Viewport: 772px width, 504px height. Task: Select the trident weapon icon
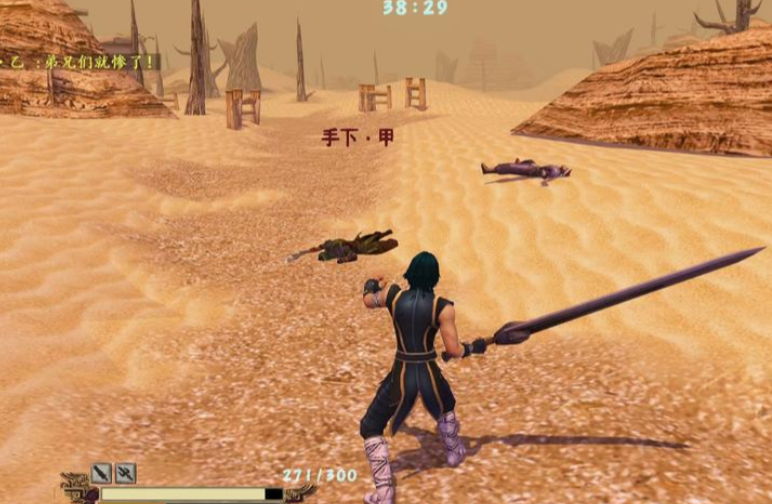pyautogui.click(x=125, y=473)
